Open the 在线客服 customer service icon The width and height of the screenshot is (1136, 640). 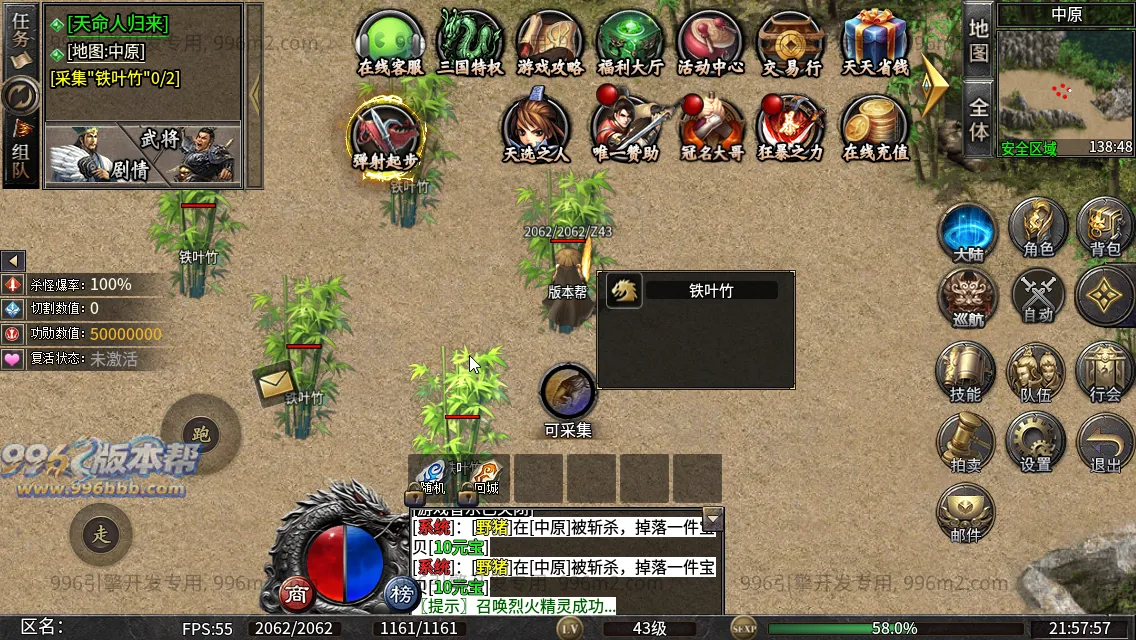click(x=390, y=41)
